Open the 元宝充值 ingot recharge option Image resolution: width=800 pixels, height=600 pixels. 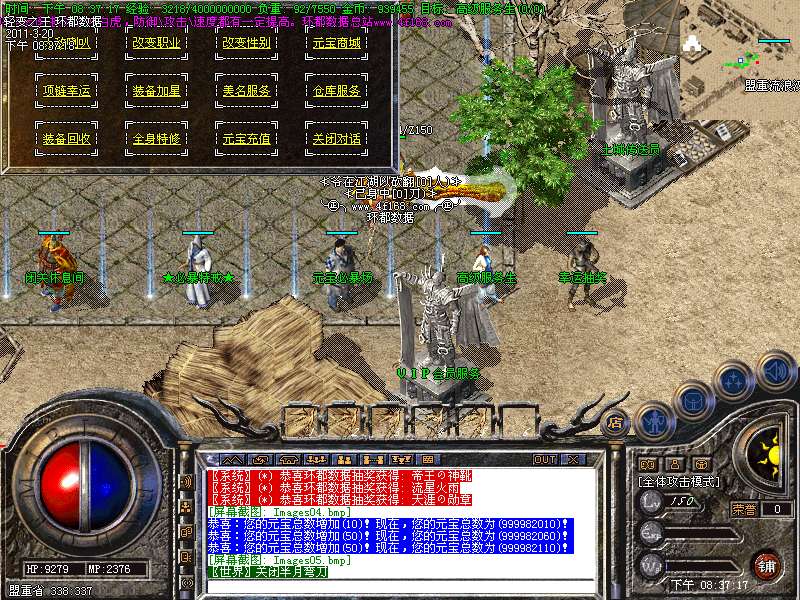pos(246,138)
